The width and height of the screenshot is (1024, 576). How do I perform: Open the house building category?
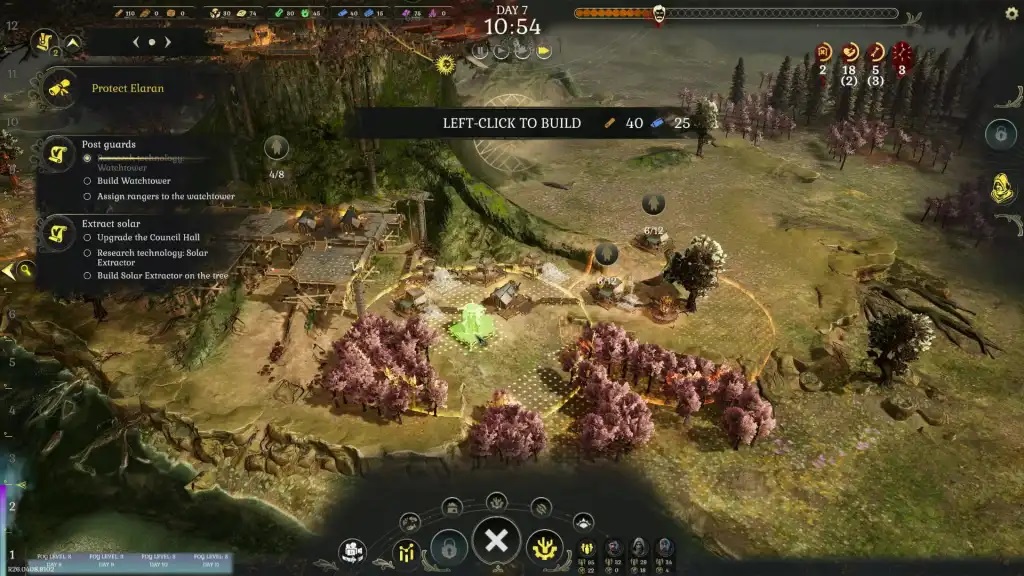tap(452, 507)
